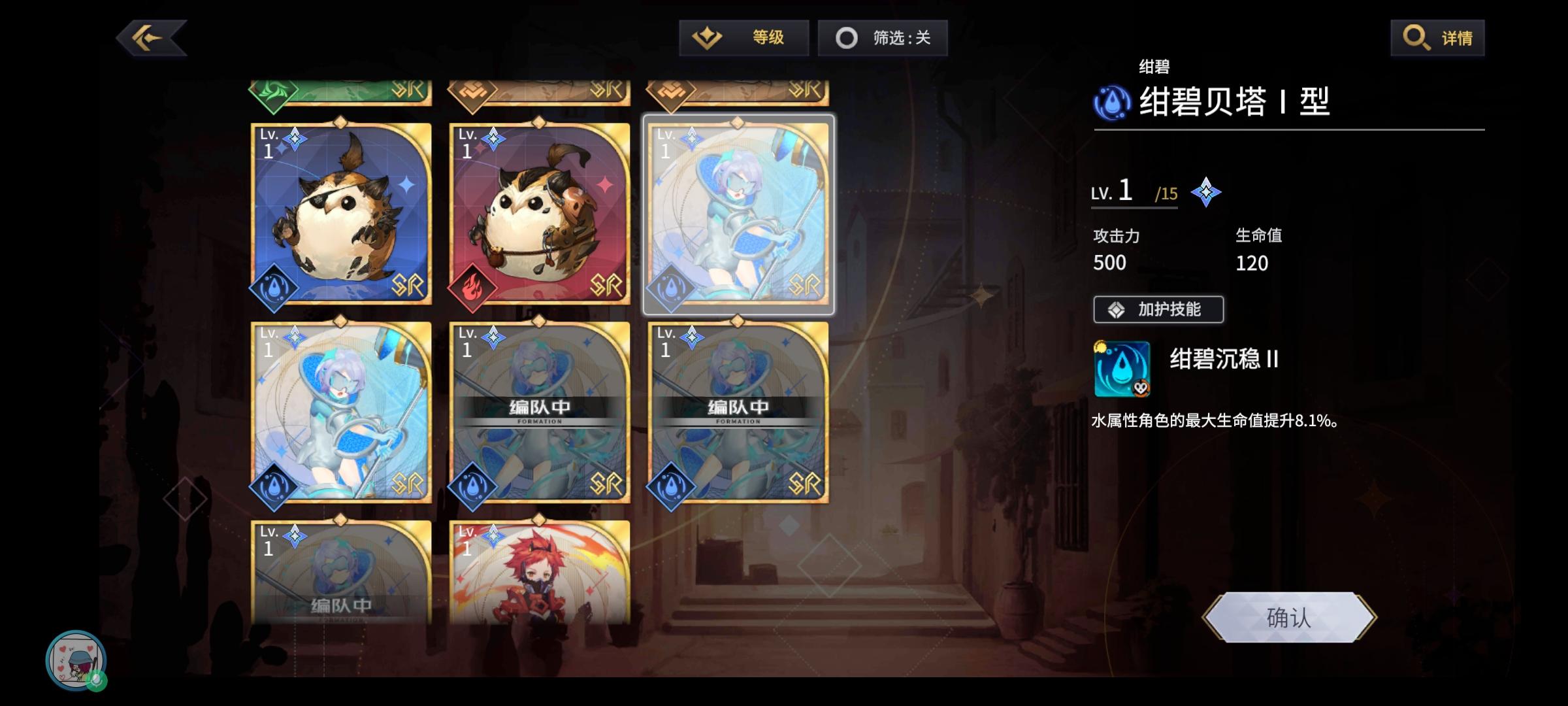1568x706 pixels.
Task: Open the 等级 sorting dropdown
Action: click(x=745, y=37)
